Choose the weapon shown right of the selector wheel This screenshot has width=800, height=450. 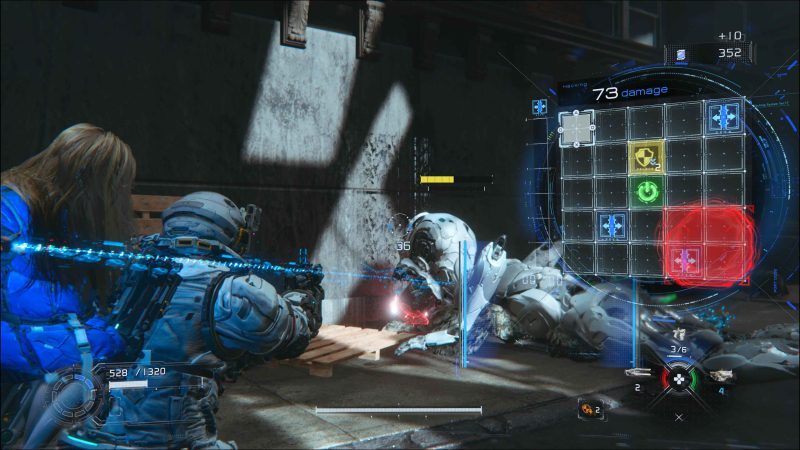720,374
